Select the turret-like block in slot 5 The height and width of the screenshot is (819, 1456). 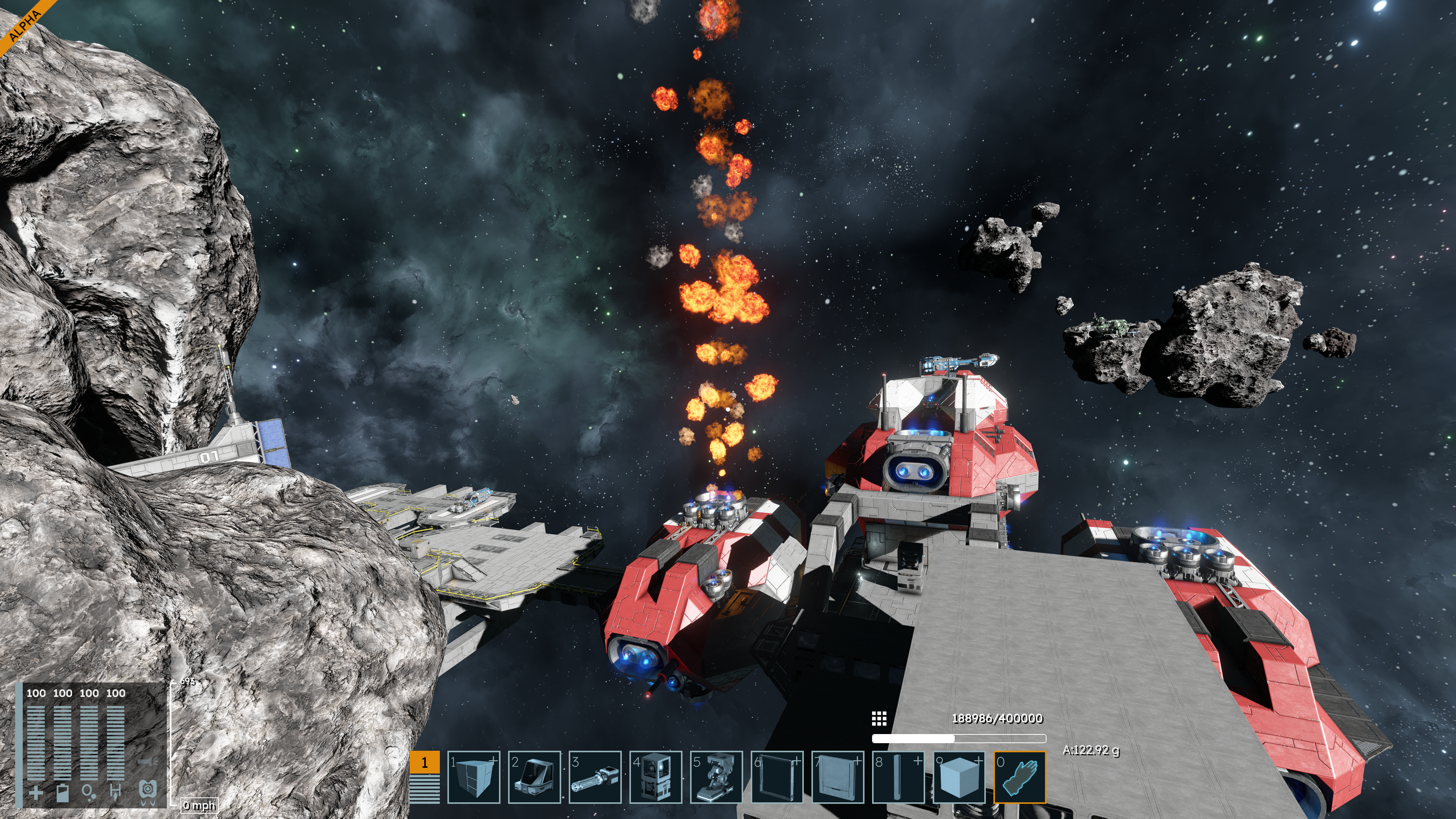[x=716, y=777]
